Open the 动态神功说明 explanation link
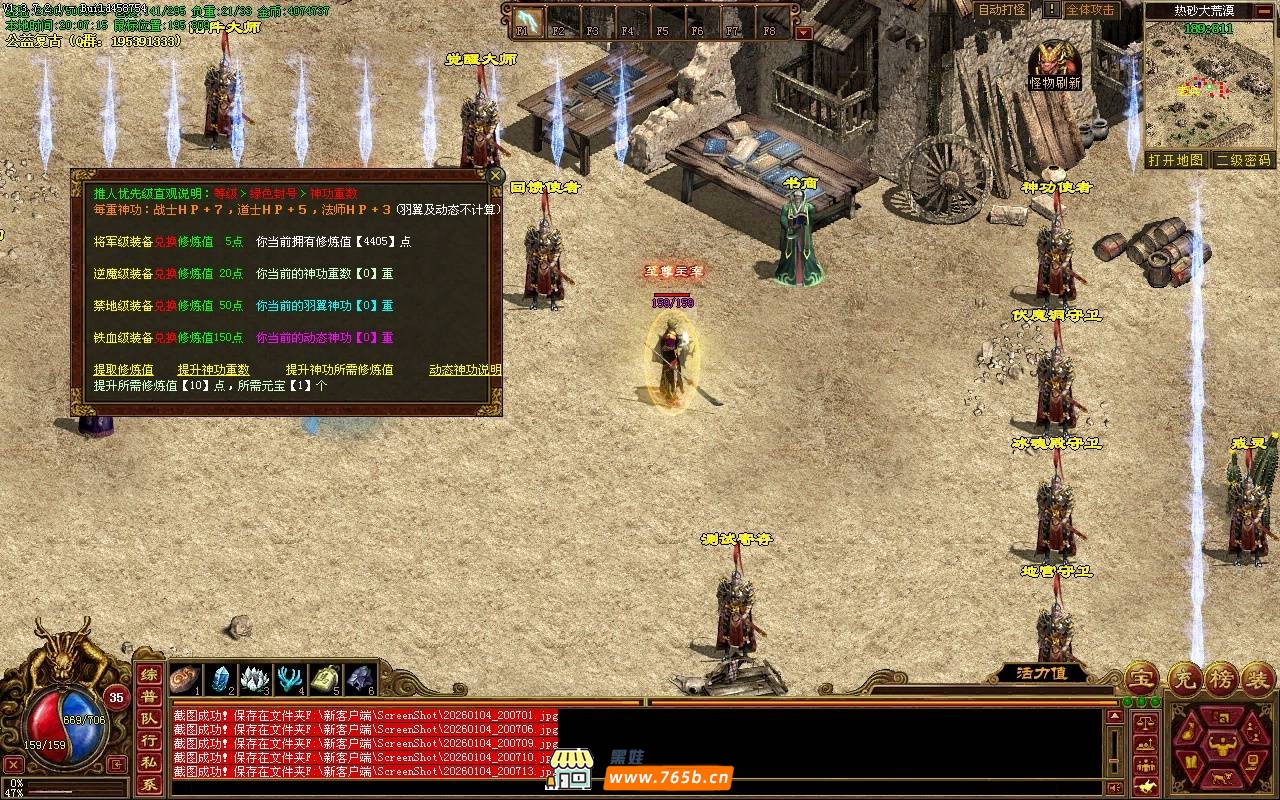This screenshot has width=1280, height=800. (x=465, y=370)
